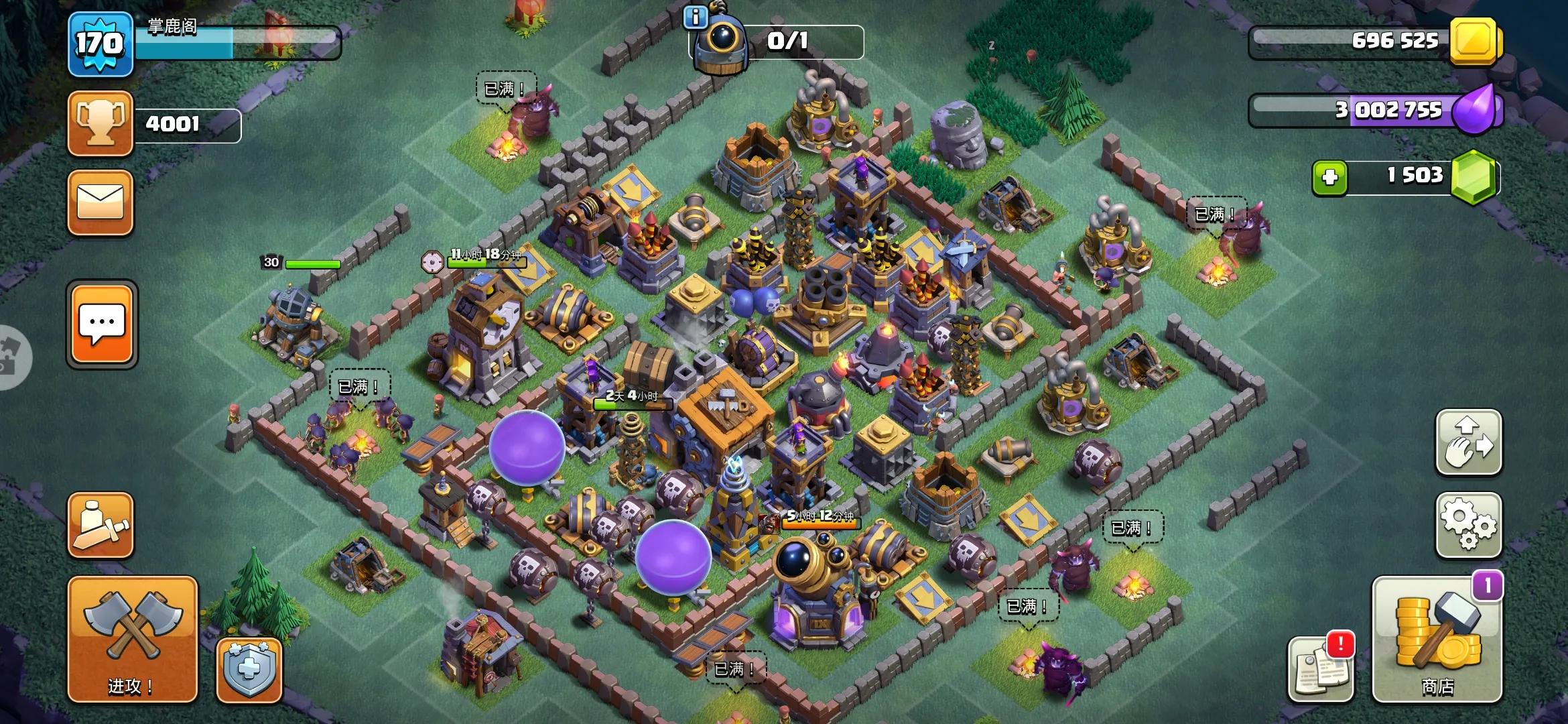The image size is (1568, 724).
Task: Open the settings gears button
Action: pyautogui.click(x=1468, y=525)
